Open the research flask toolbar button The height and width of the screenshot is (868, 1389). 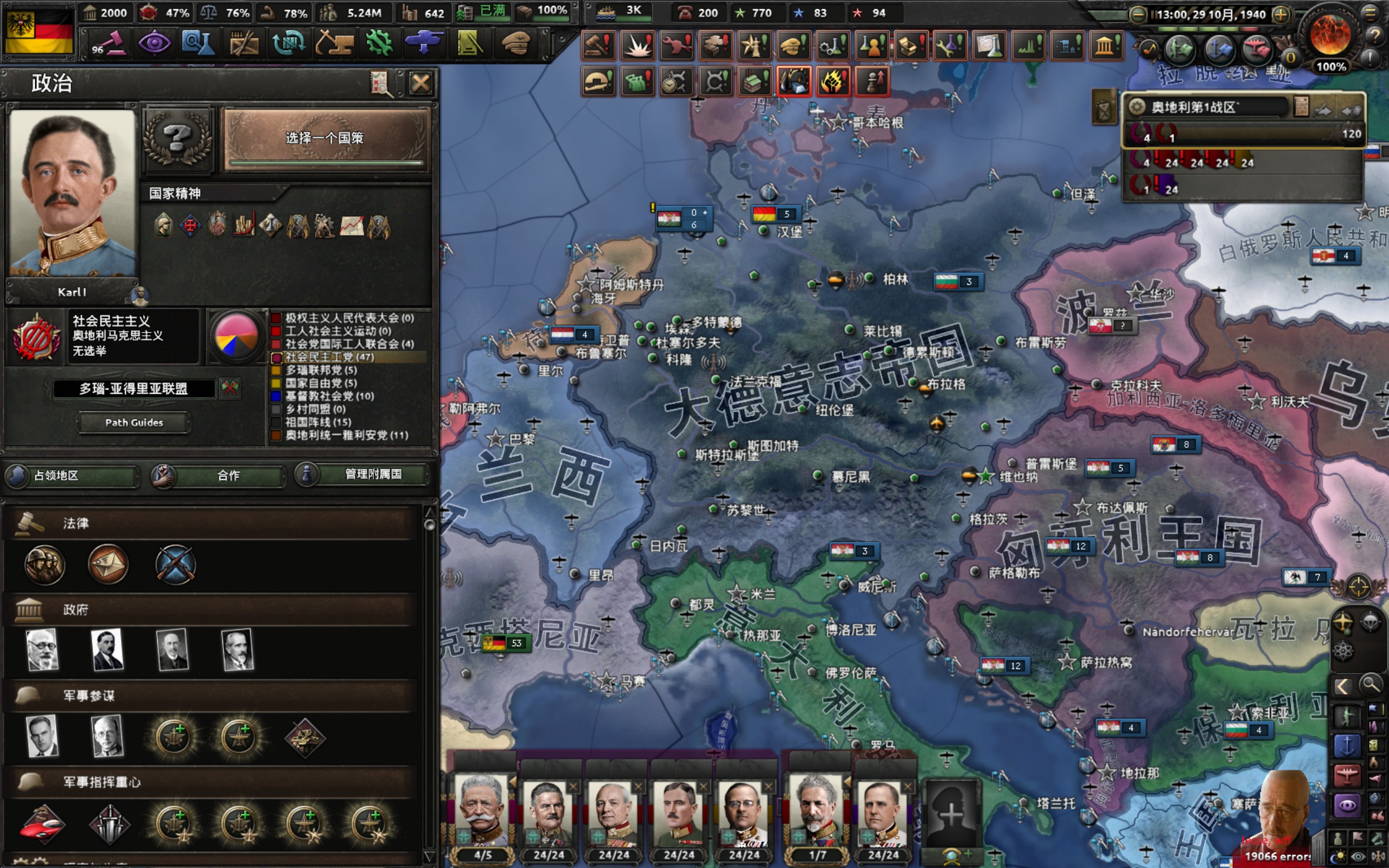click(x=198, y=43)
